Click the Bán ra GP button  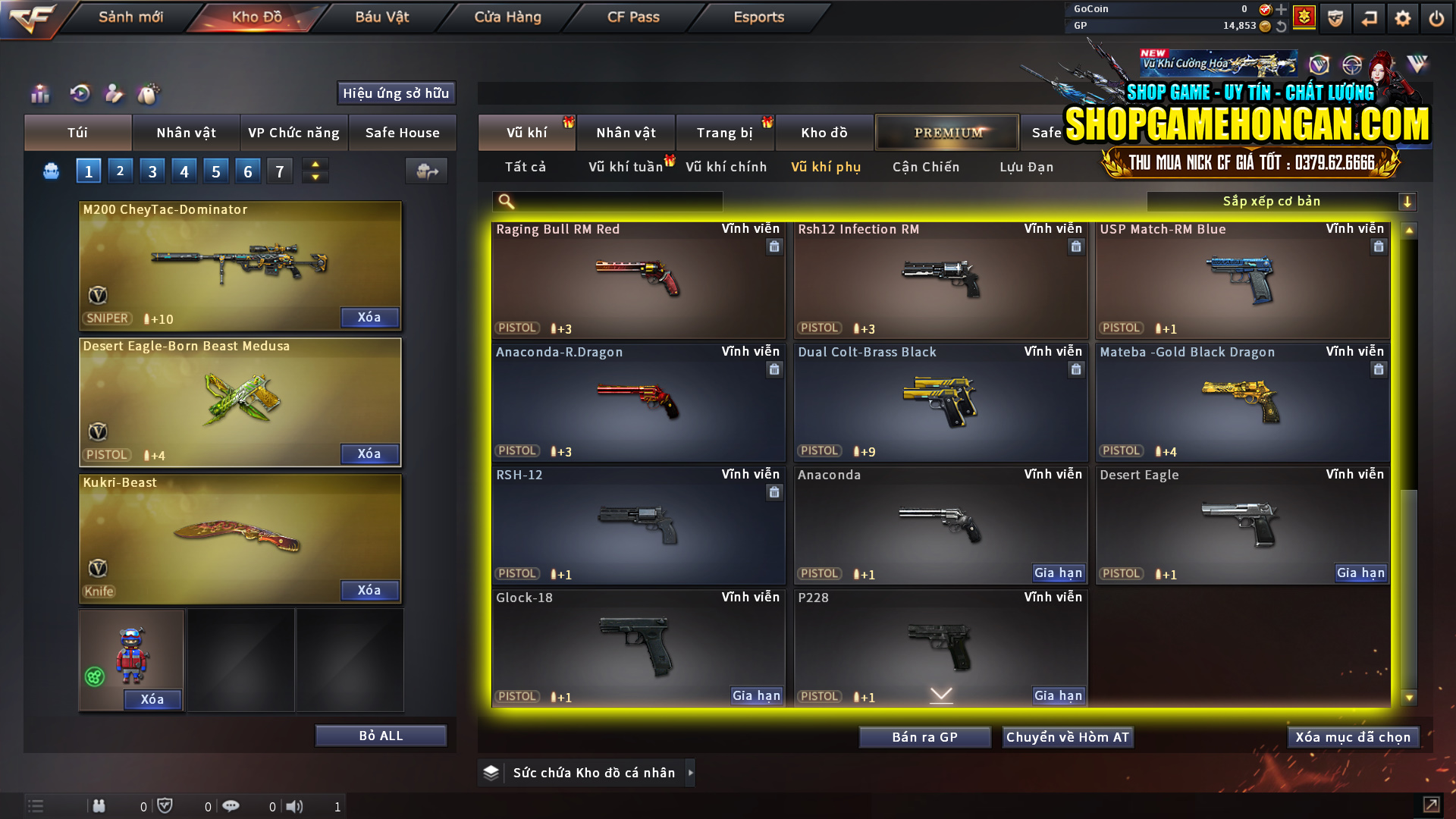924,736
